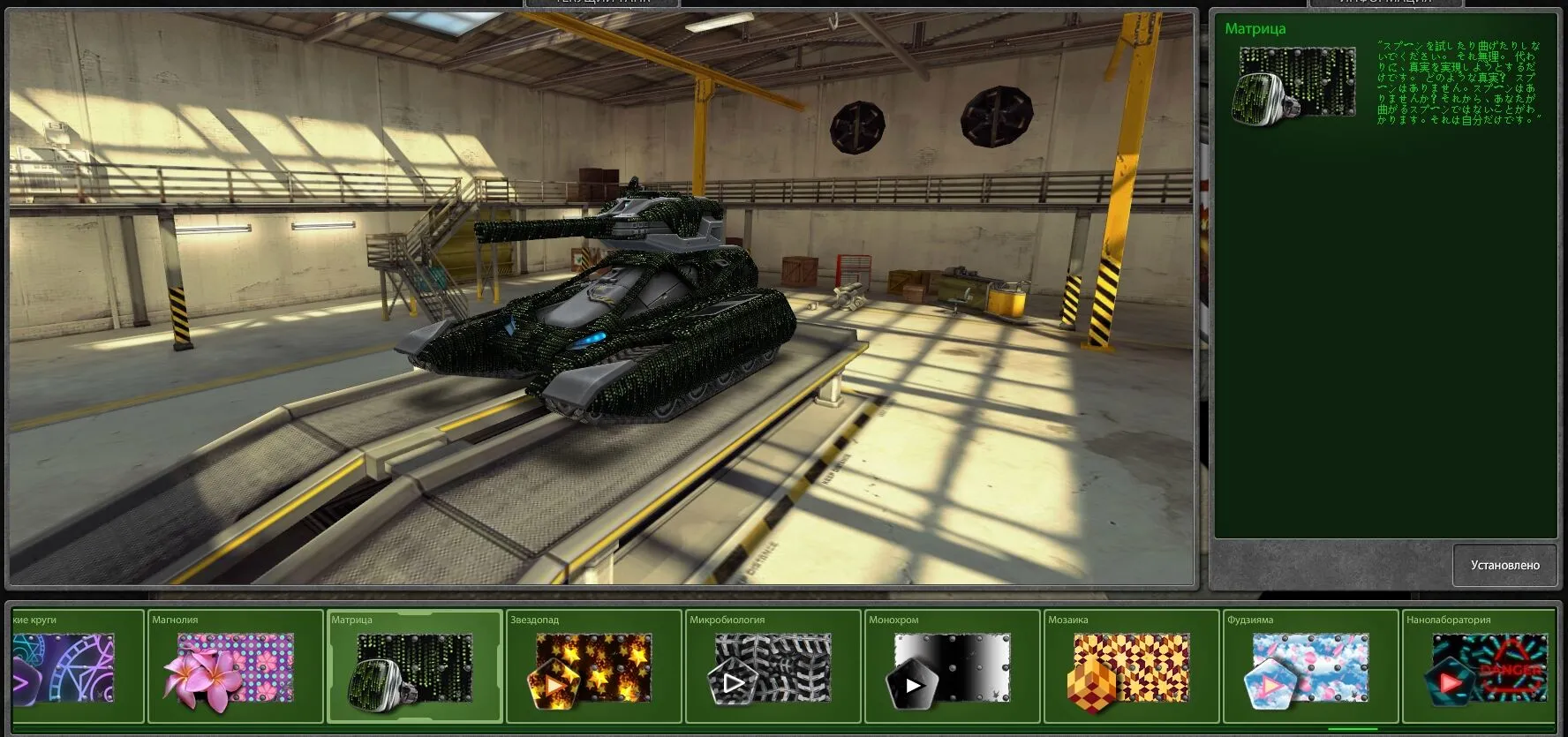Click the Установлено button
Image resolution: width=1568 pixels, height=737 pixels.
click(1504, 565)
